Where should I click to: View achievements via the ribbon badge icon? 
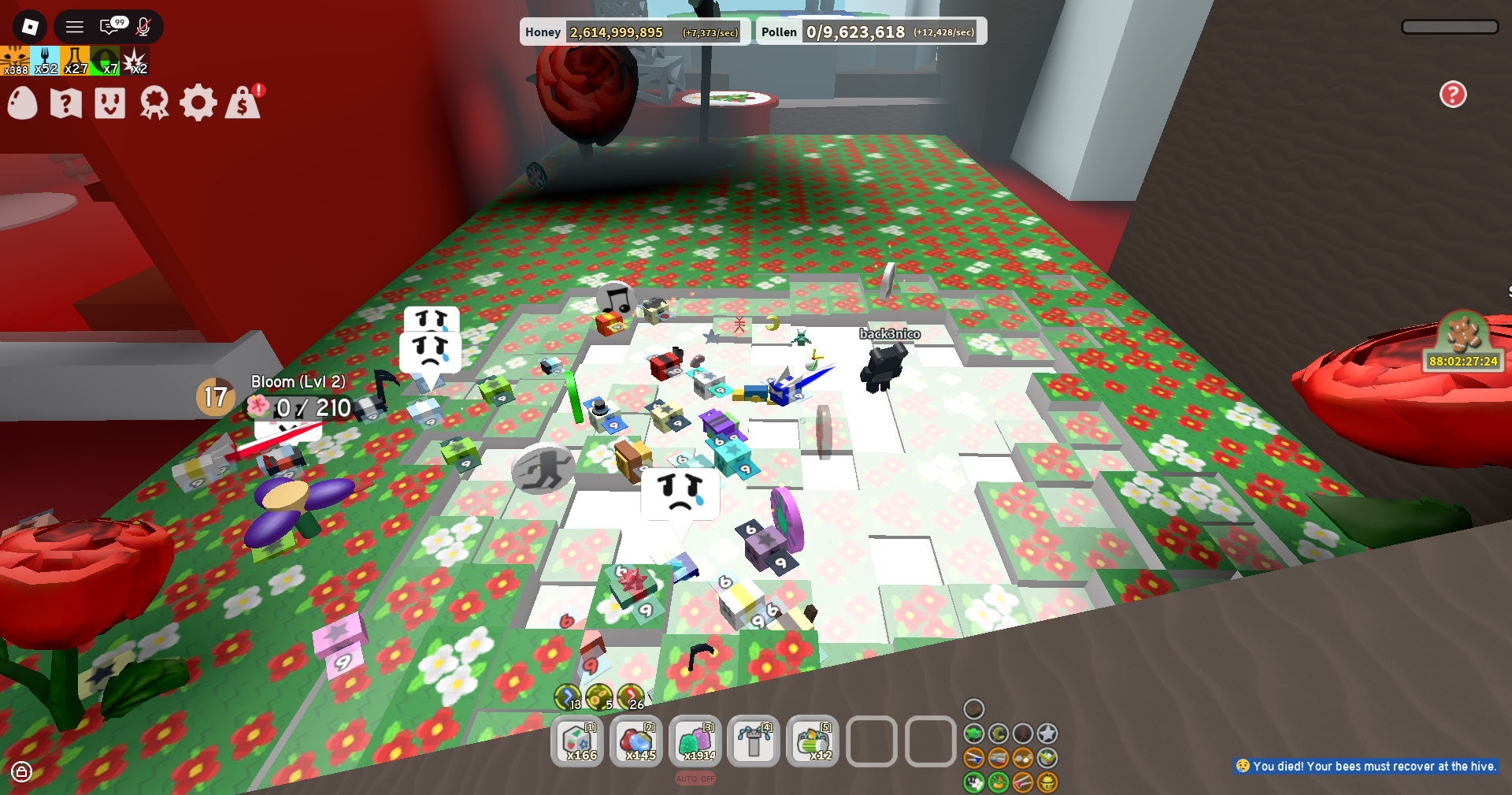155,102
